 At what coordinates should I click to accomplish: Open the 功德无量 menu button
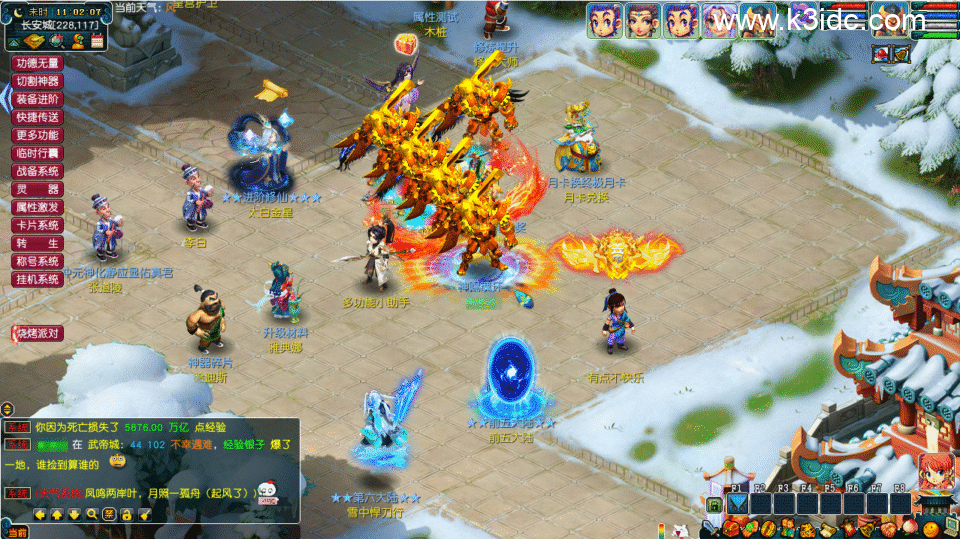point(38,62)
